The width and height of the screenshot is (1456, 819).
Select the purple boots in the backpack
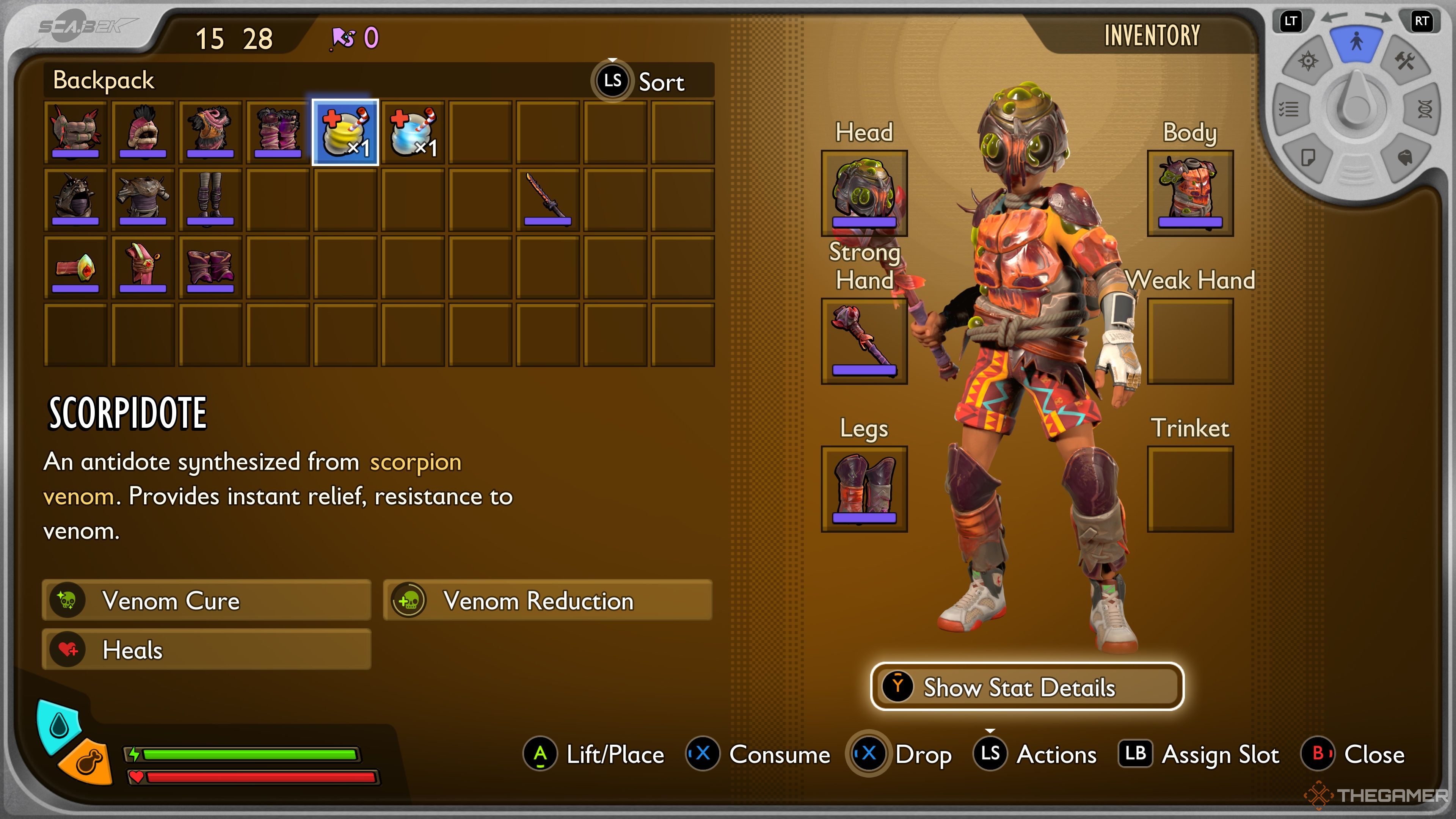click(x=210, y=267)
